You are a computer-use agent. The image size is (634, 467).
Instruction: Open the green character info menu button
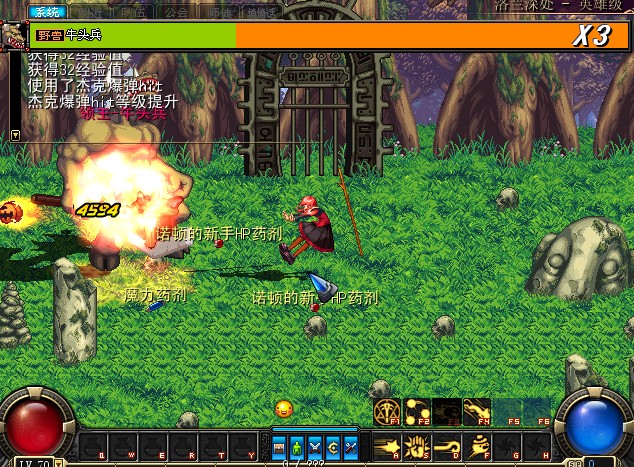[x=297, y=446]
